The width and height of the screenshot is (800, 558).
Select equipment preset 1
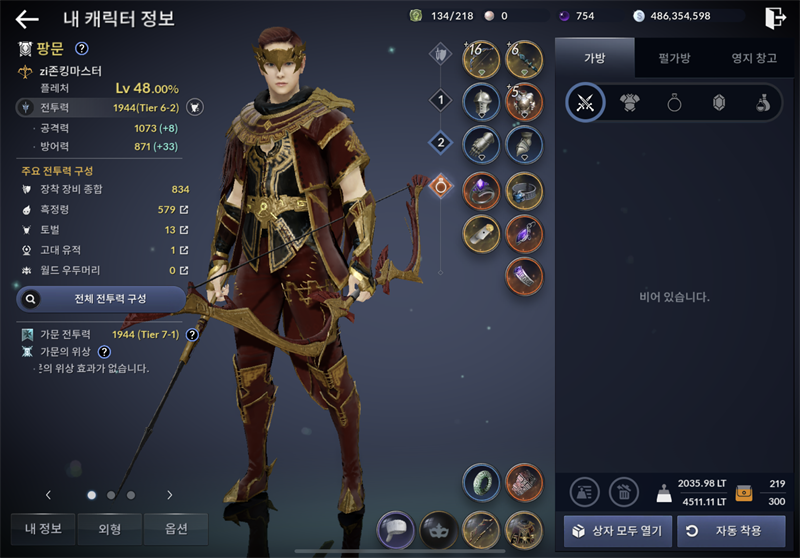440,99
